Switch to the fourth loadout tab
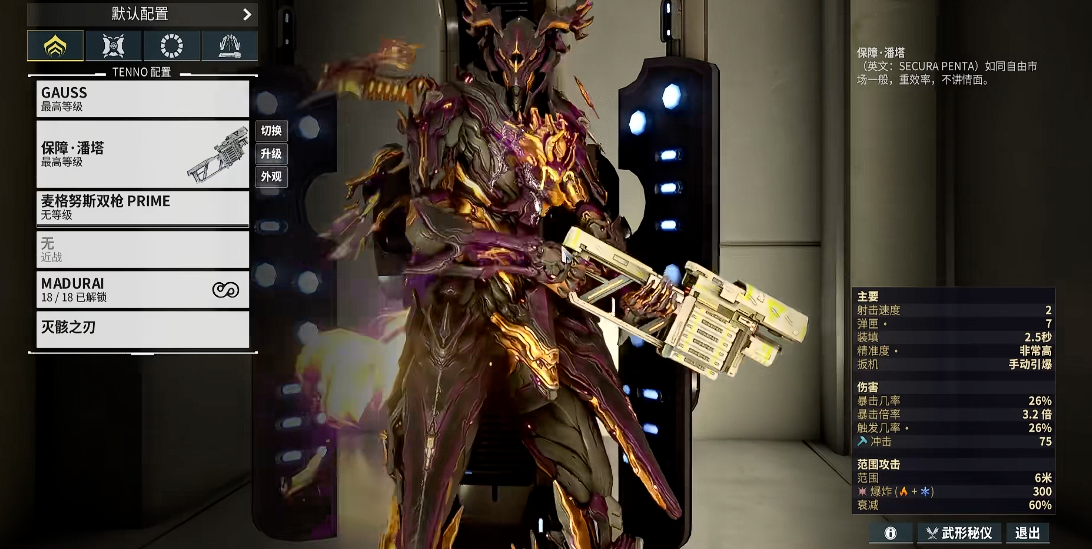 point(229,46)
